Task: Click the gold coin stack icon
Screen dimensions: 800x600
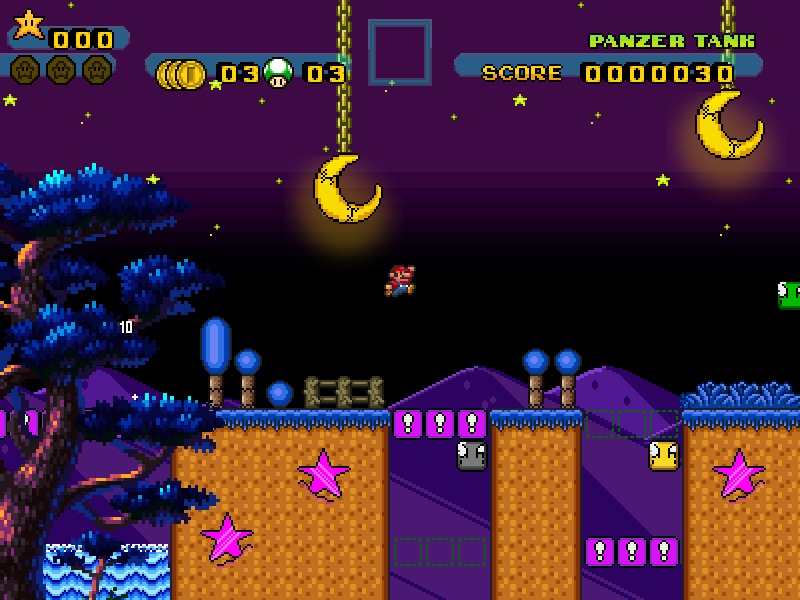Action: coord(182,73)
